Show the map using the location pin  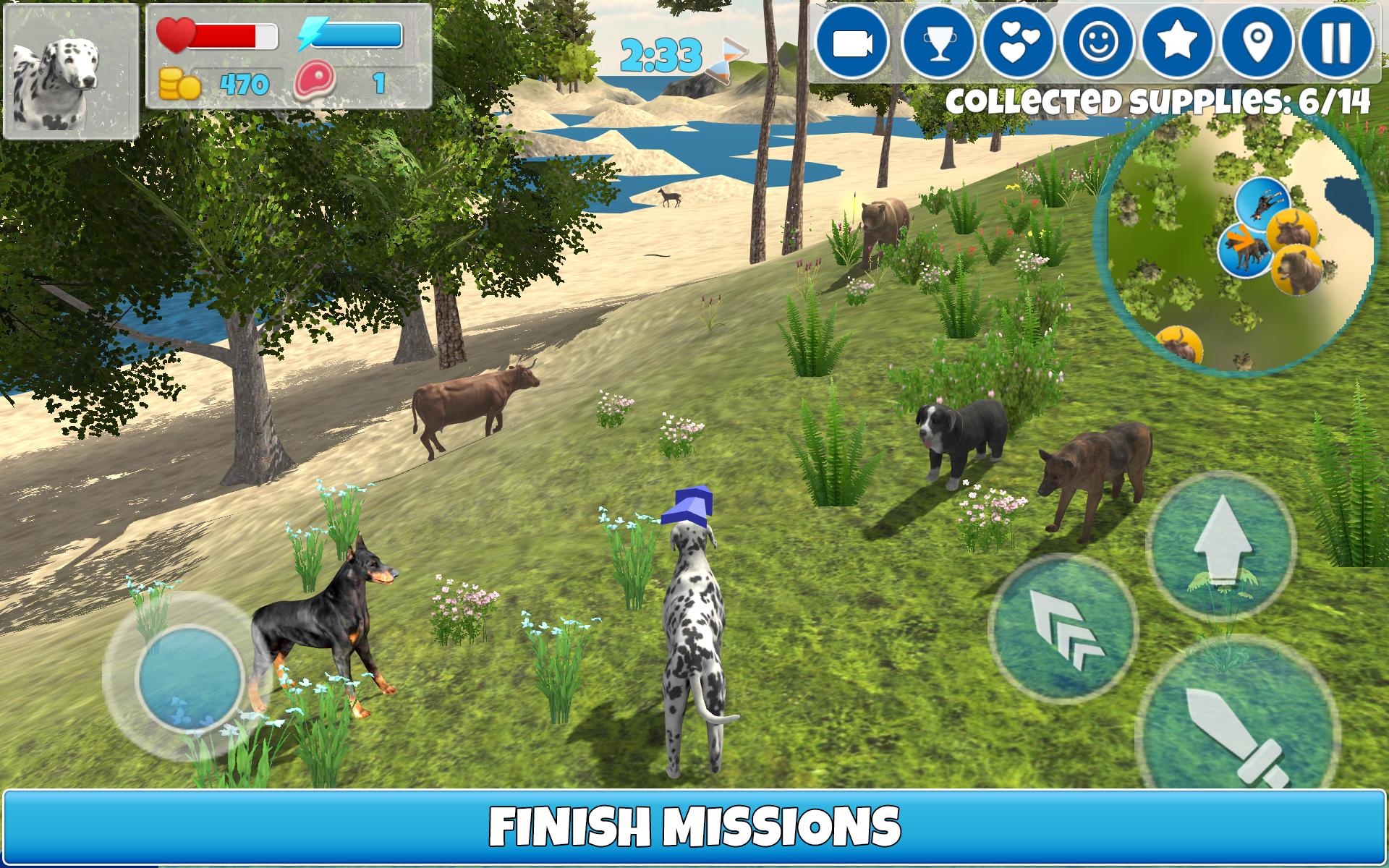(x=1258, y=43)
